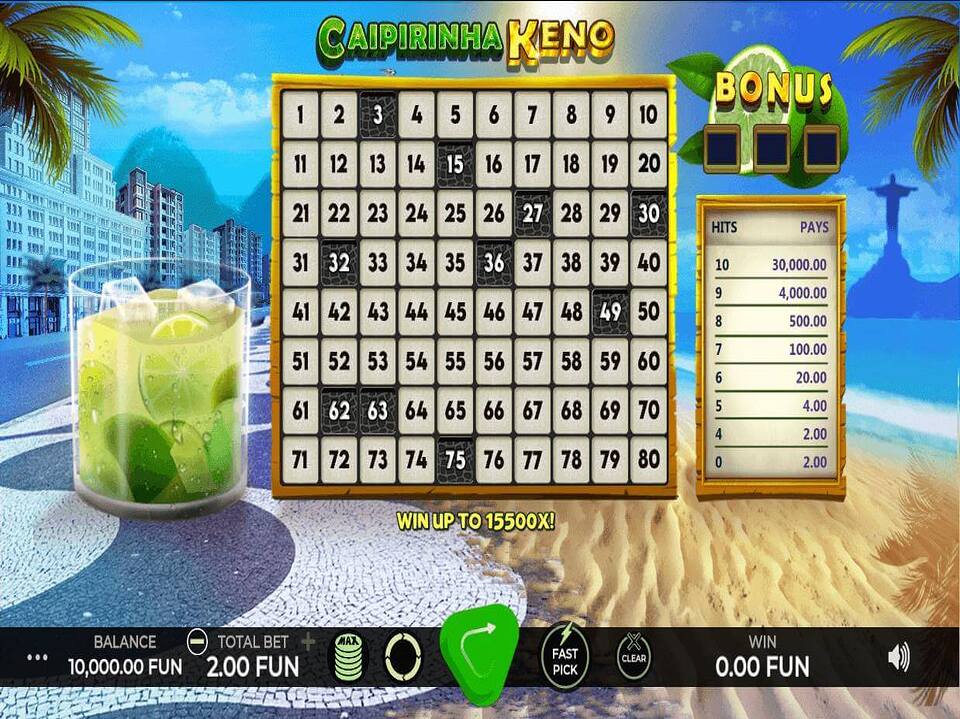Image resolution: width=960 pixels, height=719 pixels.
Task: Unmark number 32 tile
Action: click(339, 263)
